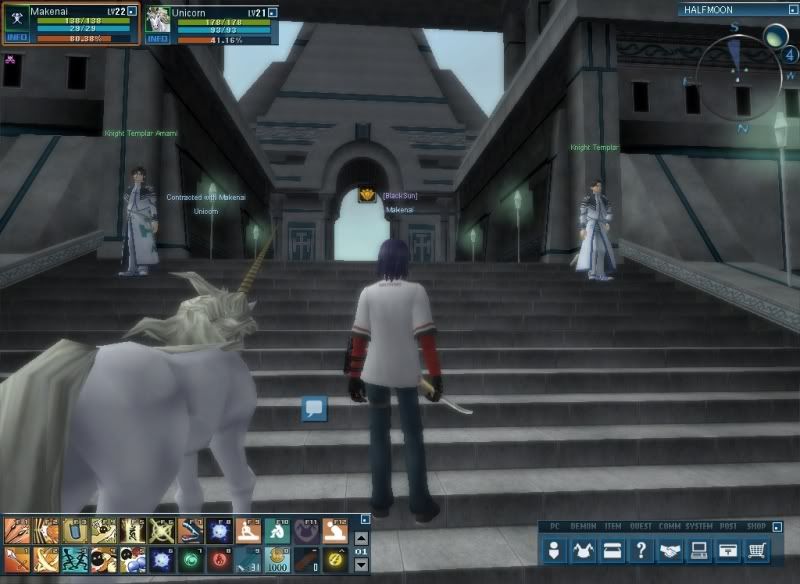Open the PC character menu button
This screenshot has width=800, height=584.
tap(554, 550)
